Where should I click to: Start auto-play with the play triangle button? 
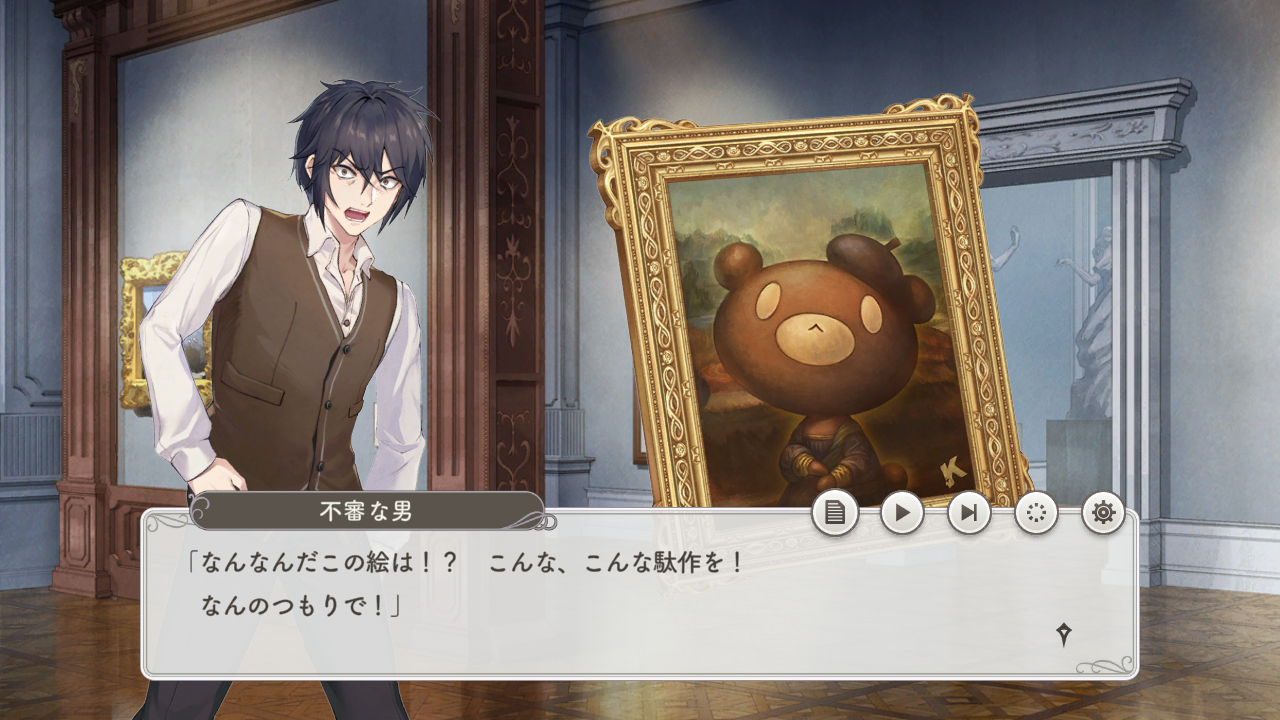[x=902, y=513]
